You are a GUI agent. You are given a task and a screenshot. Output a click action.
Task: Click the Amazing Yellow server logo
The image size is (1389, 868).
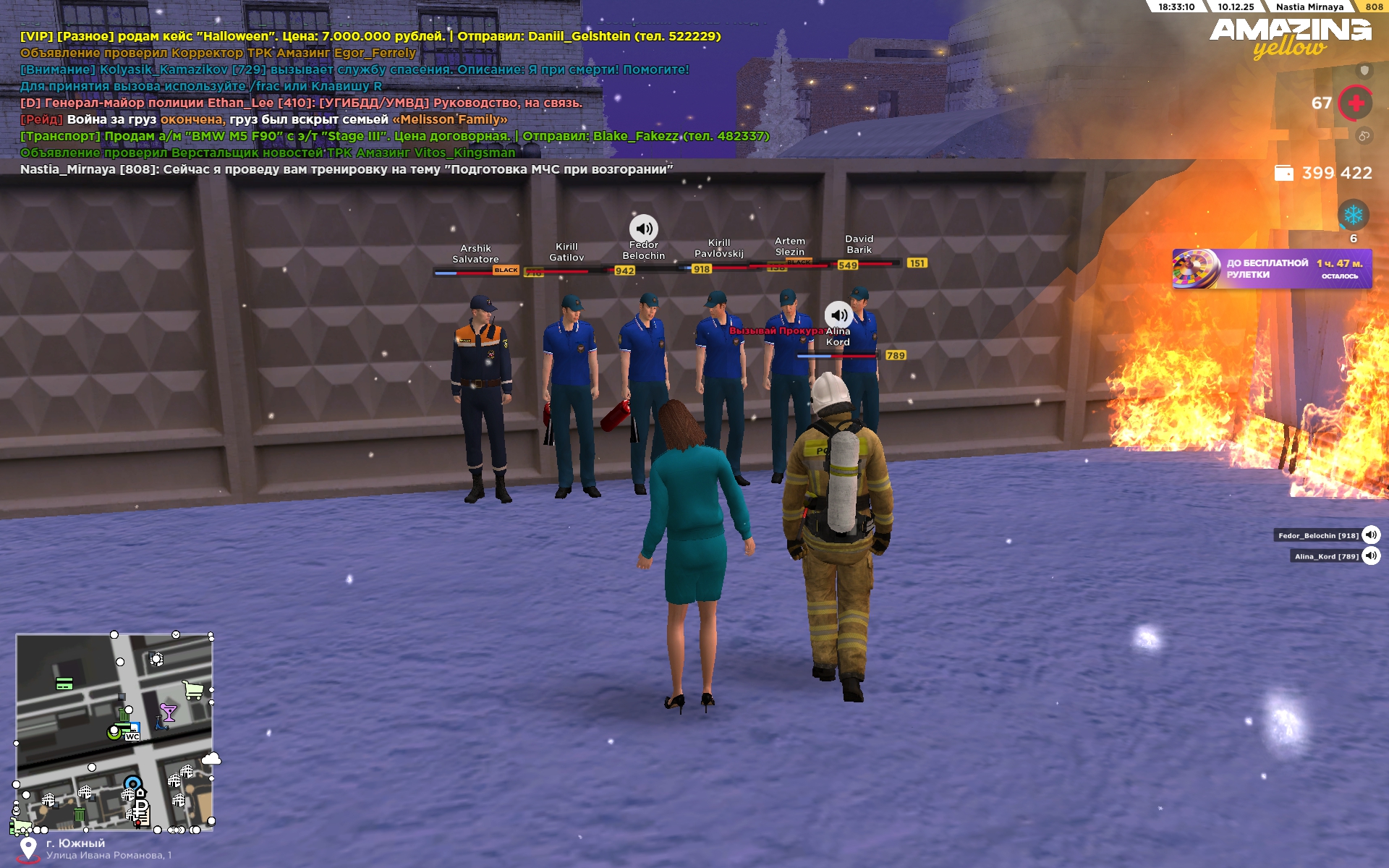[1290, 38]
